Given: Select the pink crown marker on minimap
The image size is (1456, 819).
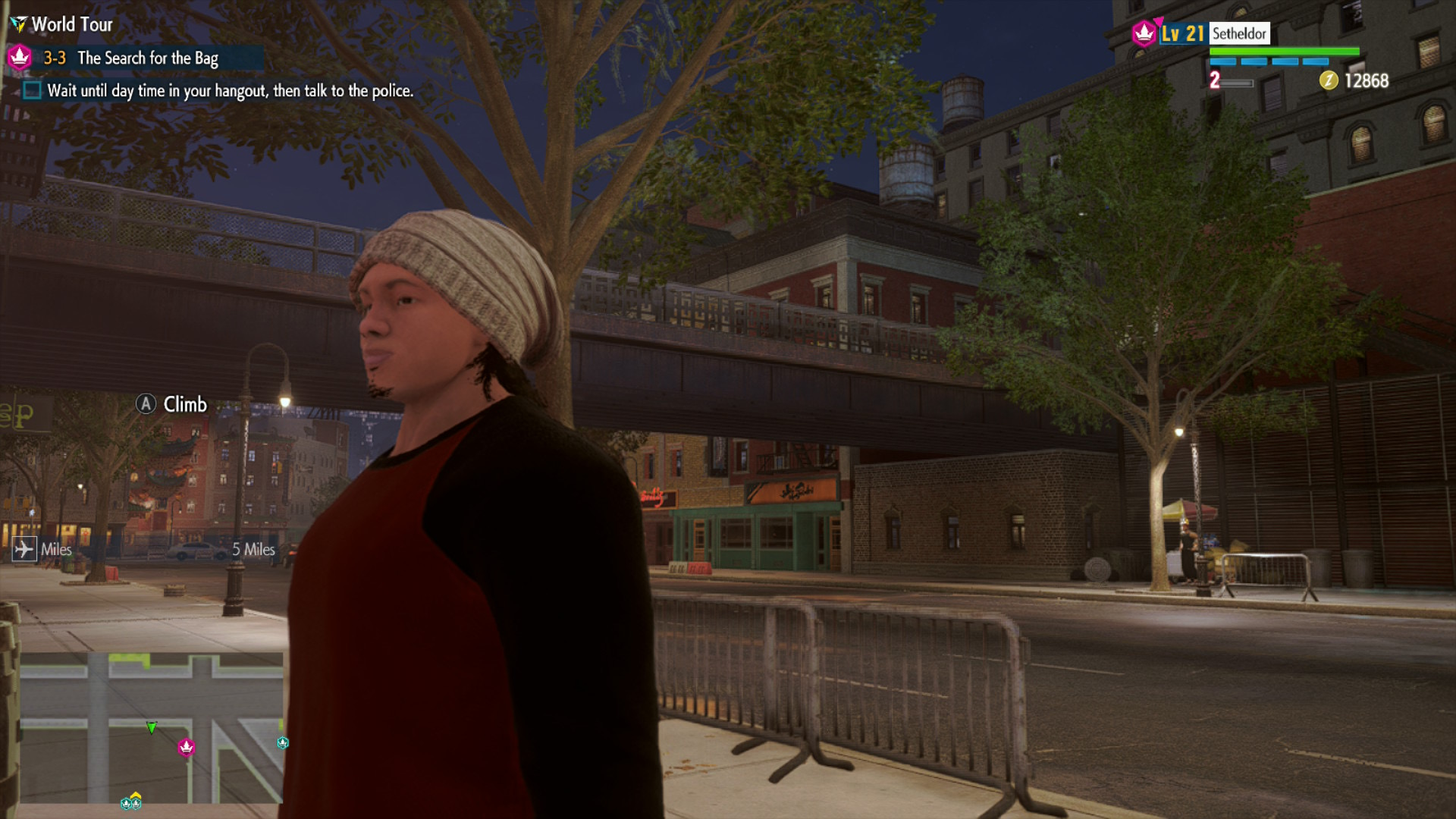Looking at the screenshot, I should tap(187, 748).
